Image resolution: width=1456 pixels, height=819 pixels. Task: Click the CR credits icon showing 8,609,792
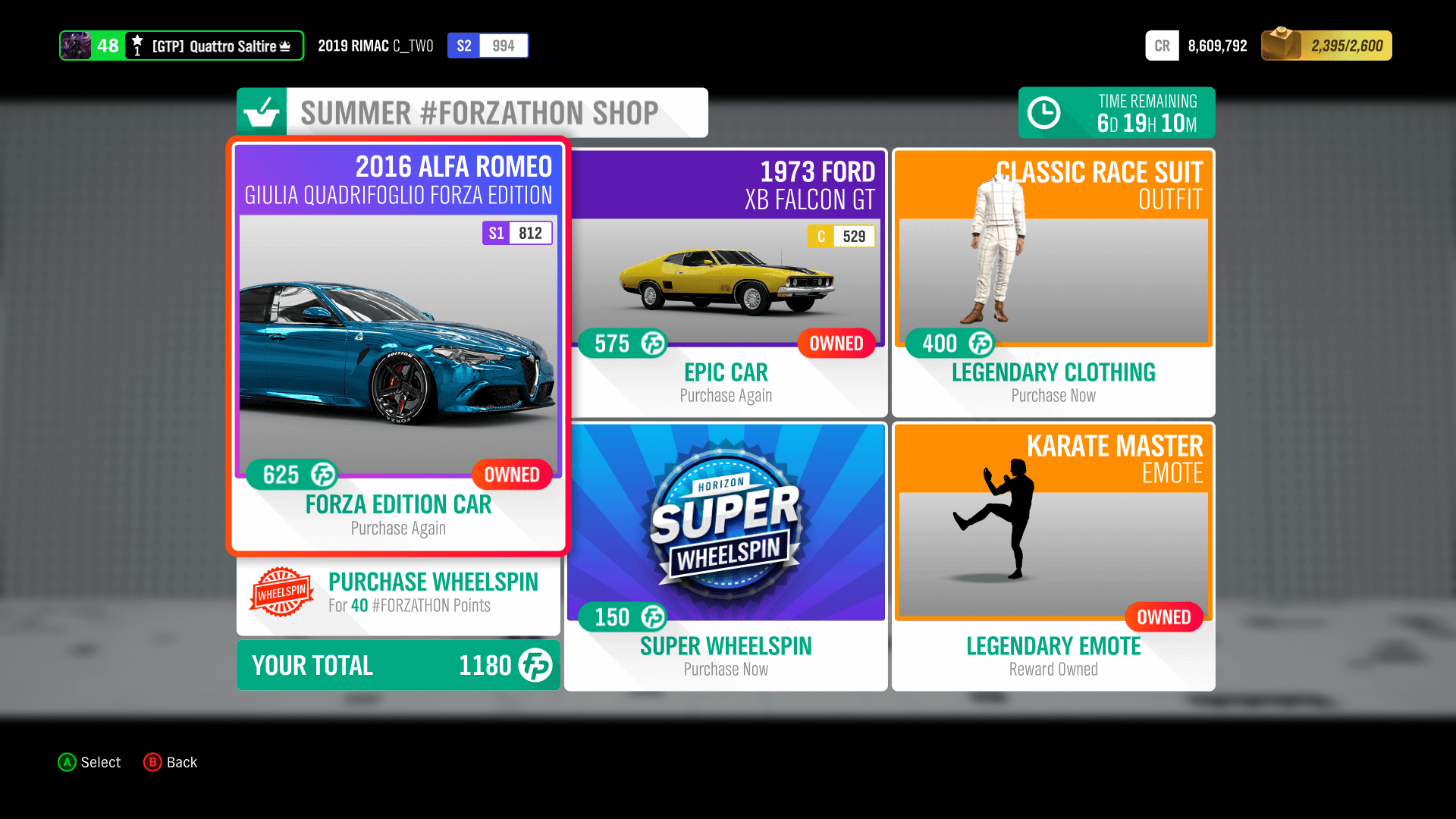tap(1162, 45)
